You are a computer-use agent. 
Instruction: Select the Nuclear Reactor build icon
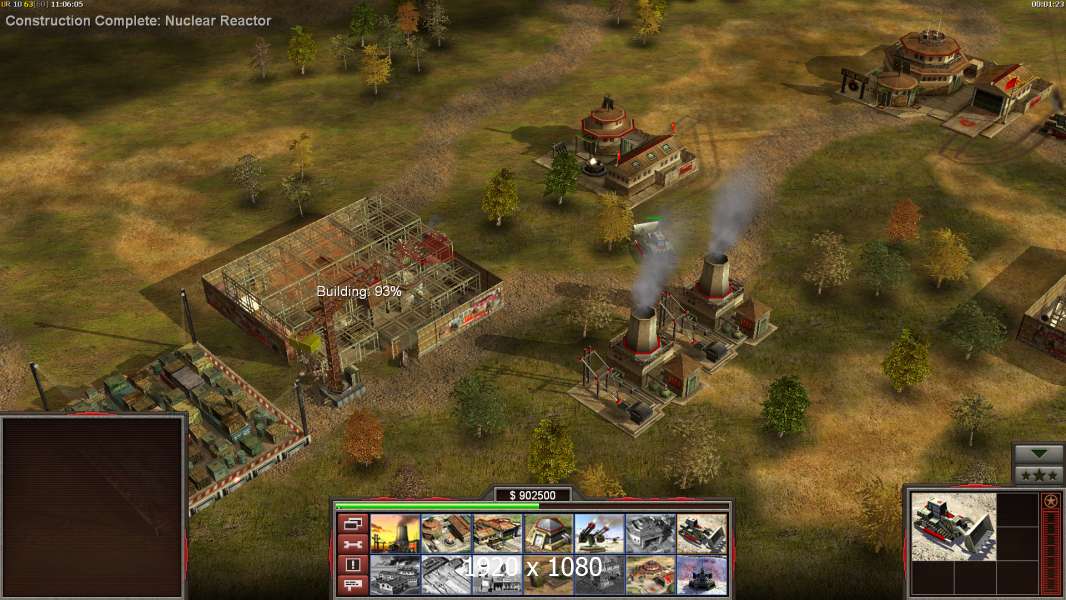coord(394,533)
